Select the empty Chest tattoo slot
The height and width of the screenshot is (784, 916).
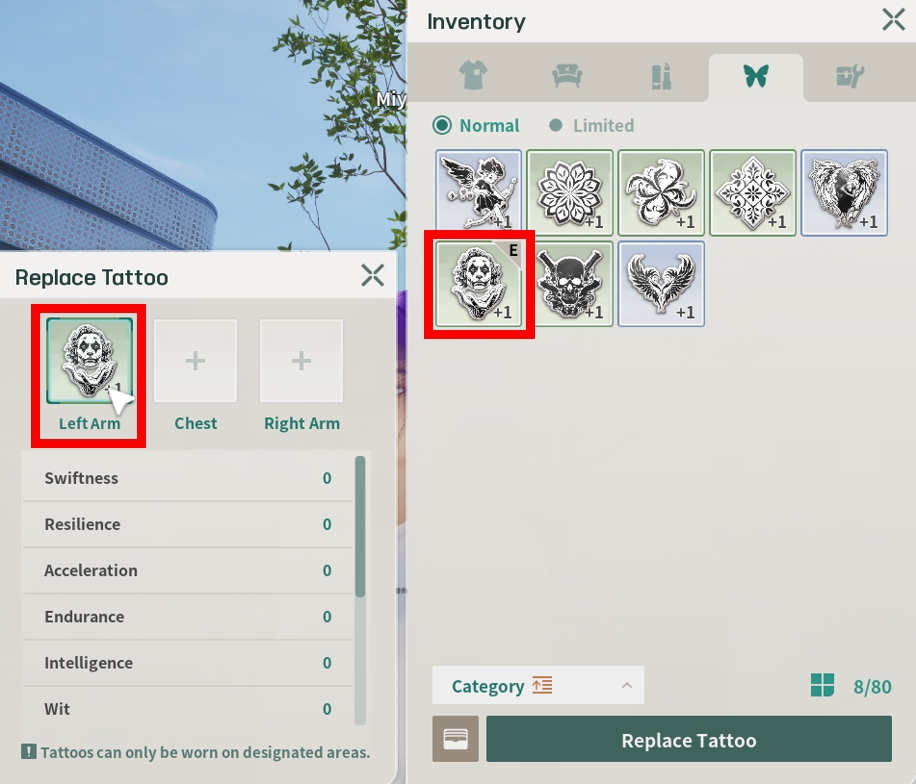[x=195, y=362]
